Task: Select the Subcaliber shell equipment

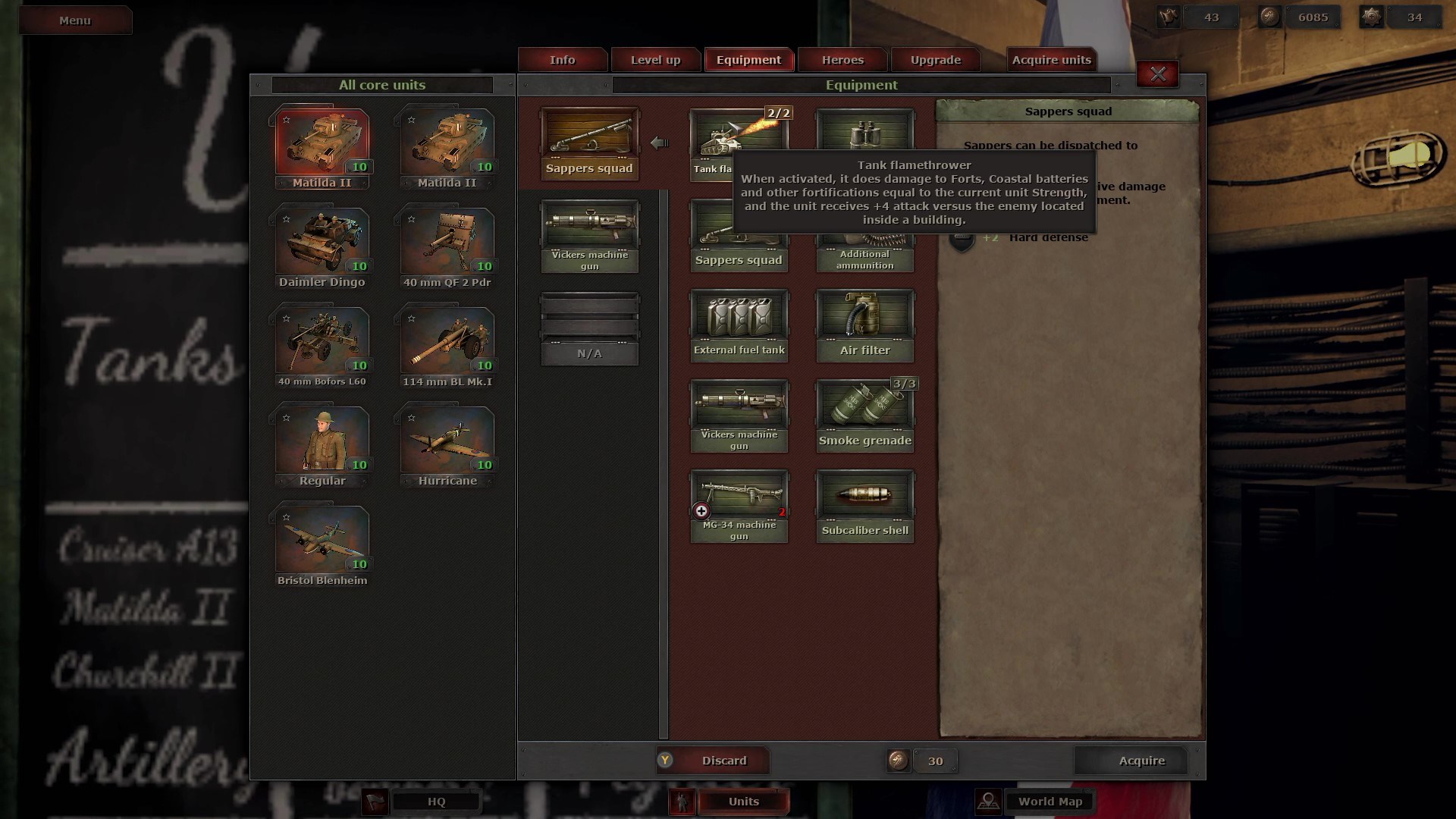Action: click(864, 505)
